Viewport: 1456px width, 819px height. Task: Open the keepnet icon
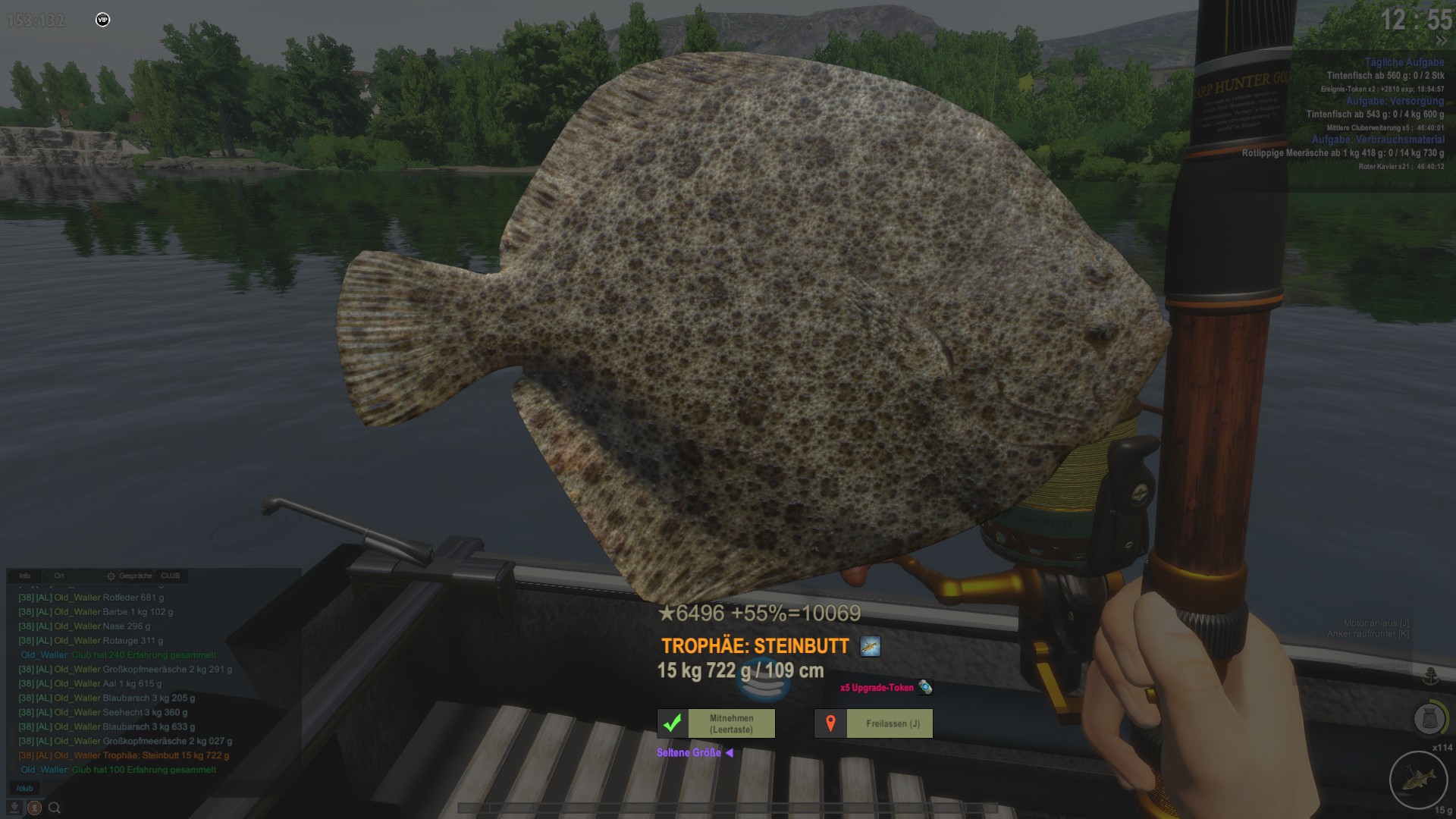tap(1429, 717)
